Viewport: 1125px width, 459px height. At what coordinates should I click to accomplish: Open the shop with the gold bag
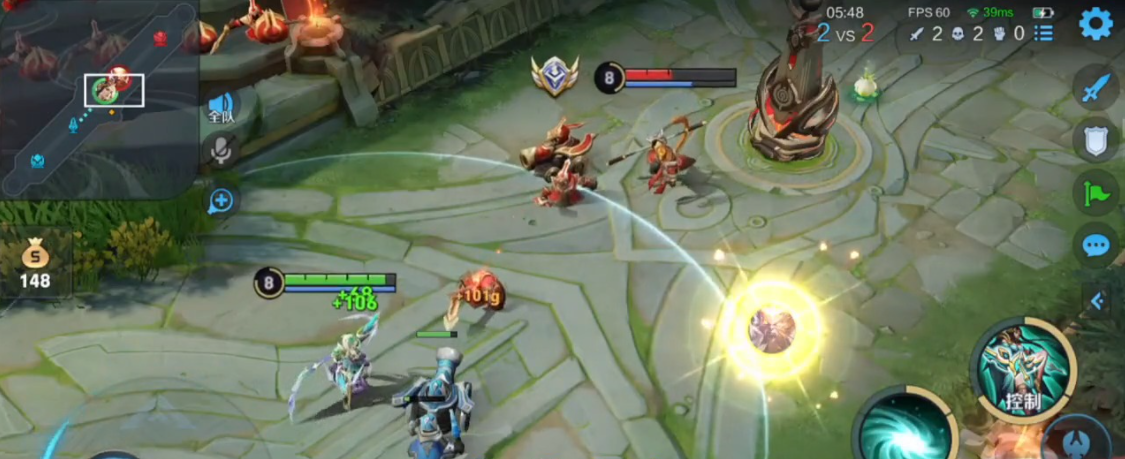click(35, 265)
